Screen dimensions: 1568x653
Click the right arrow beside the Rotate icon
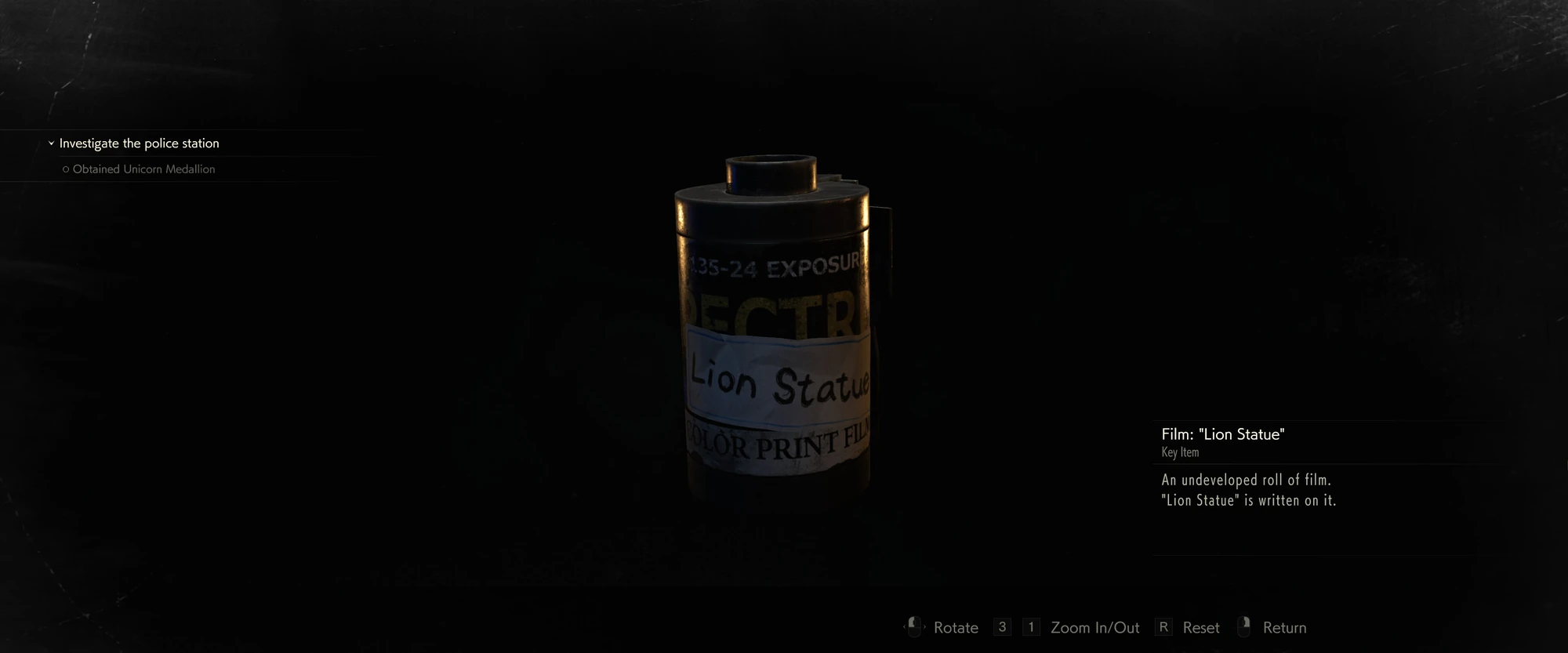tap(925, 626)
